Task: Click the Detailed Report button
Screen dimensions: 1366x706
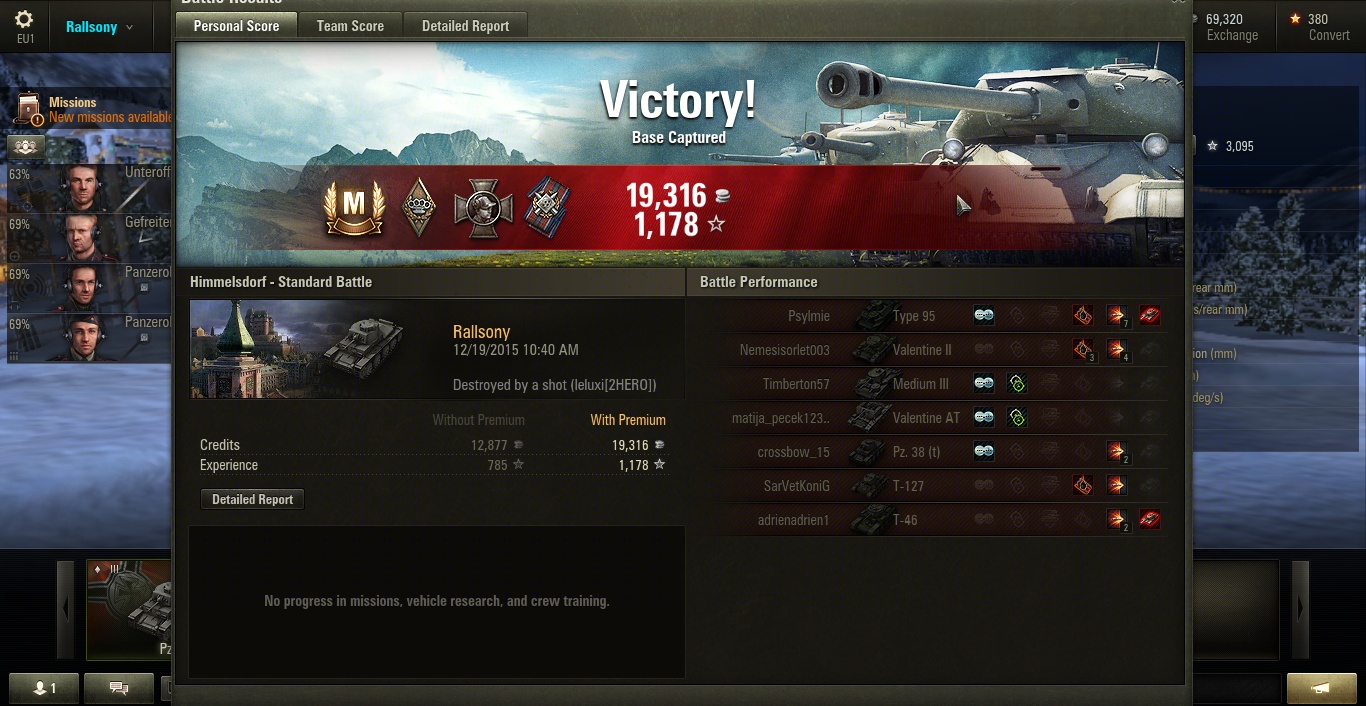Action: 252,499
